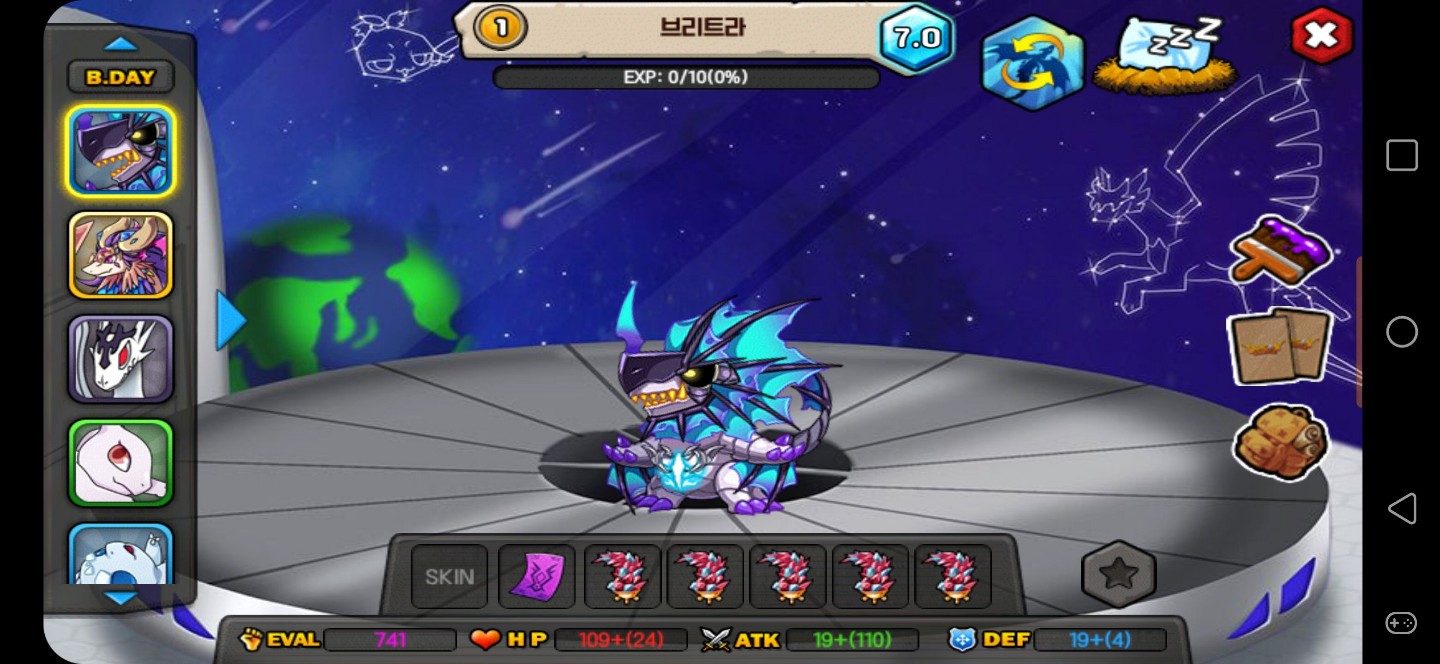Put dragon to sleep with pillow nest icon

[x=1166, y=56]
